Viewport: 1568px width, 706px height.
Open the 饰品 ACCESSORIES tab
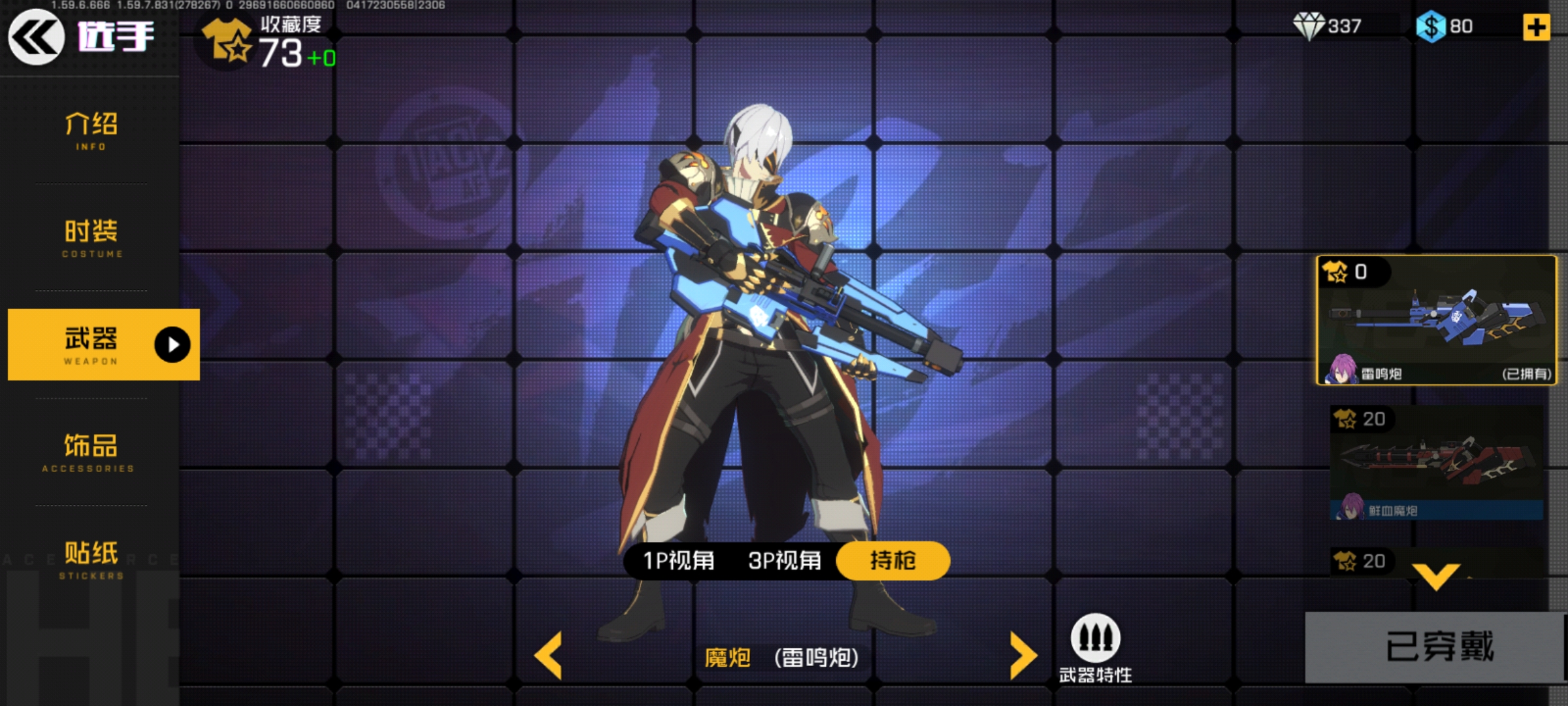click(90, 452)
